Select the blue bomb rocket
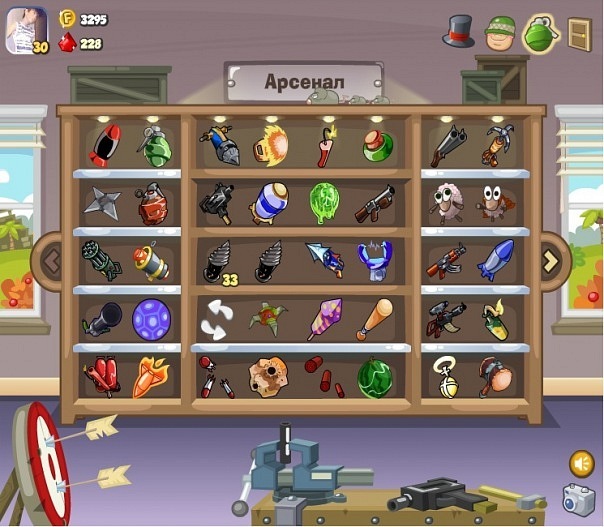Screen dimensions: 604x527 pyautogui.click(x=496, y=259)
